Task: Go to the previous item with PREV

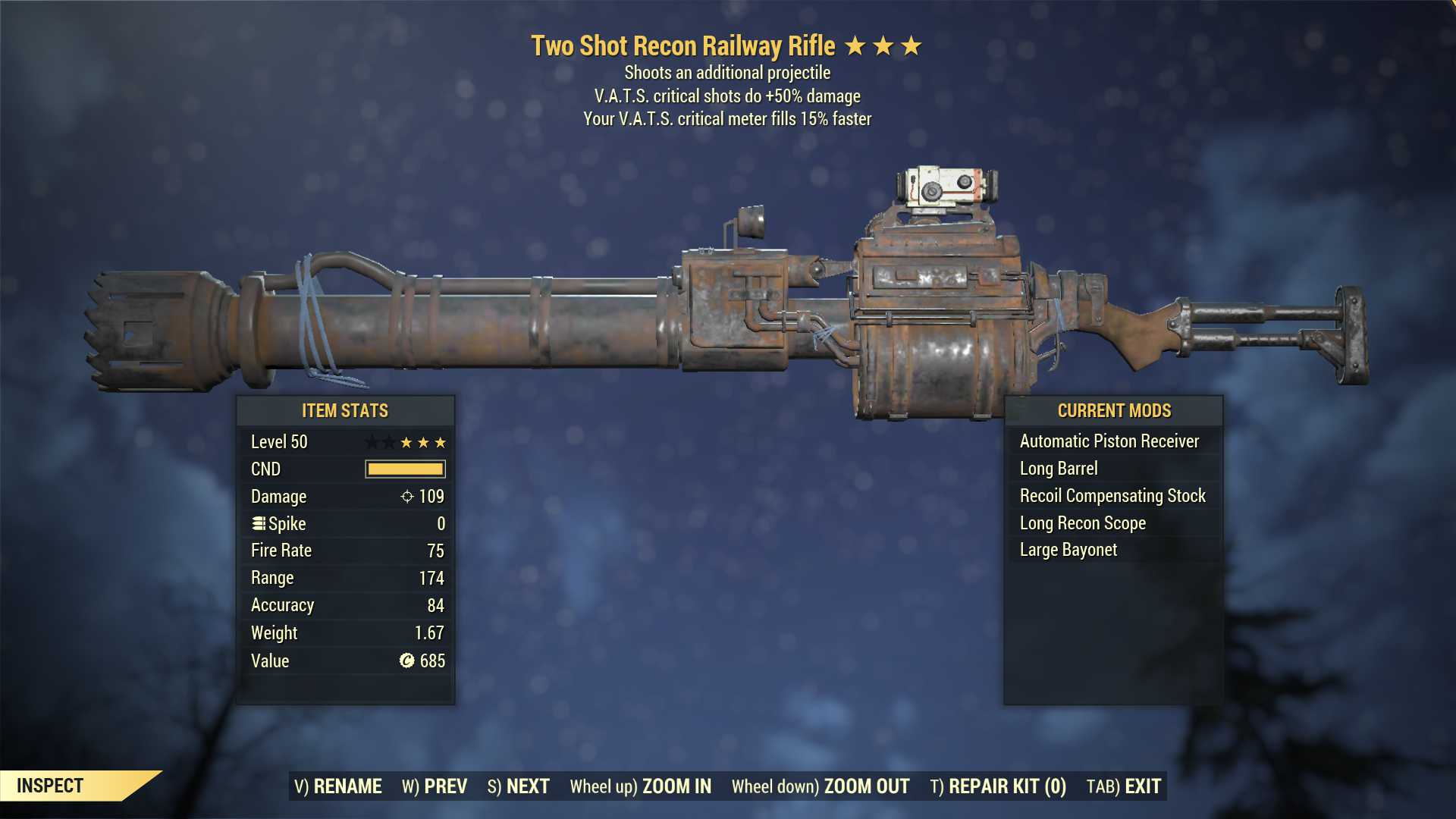Action: (435, 786)
